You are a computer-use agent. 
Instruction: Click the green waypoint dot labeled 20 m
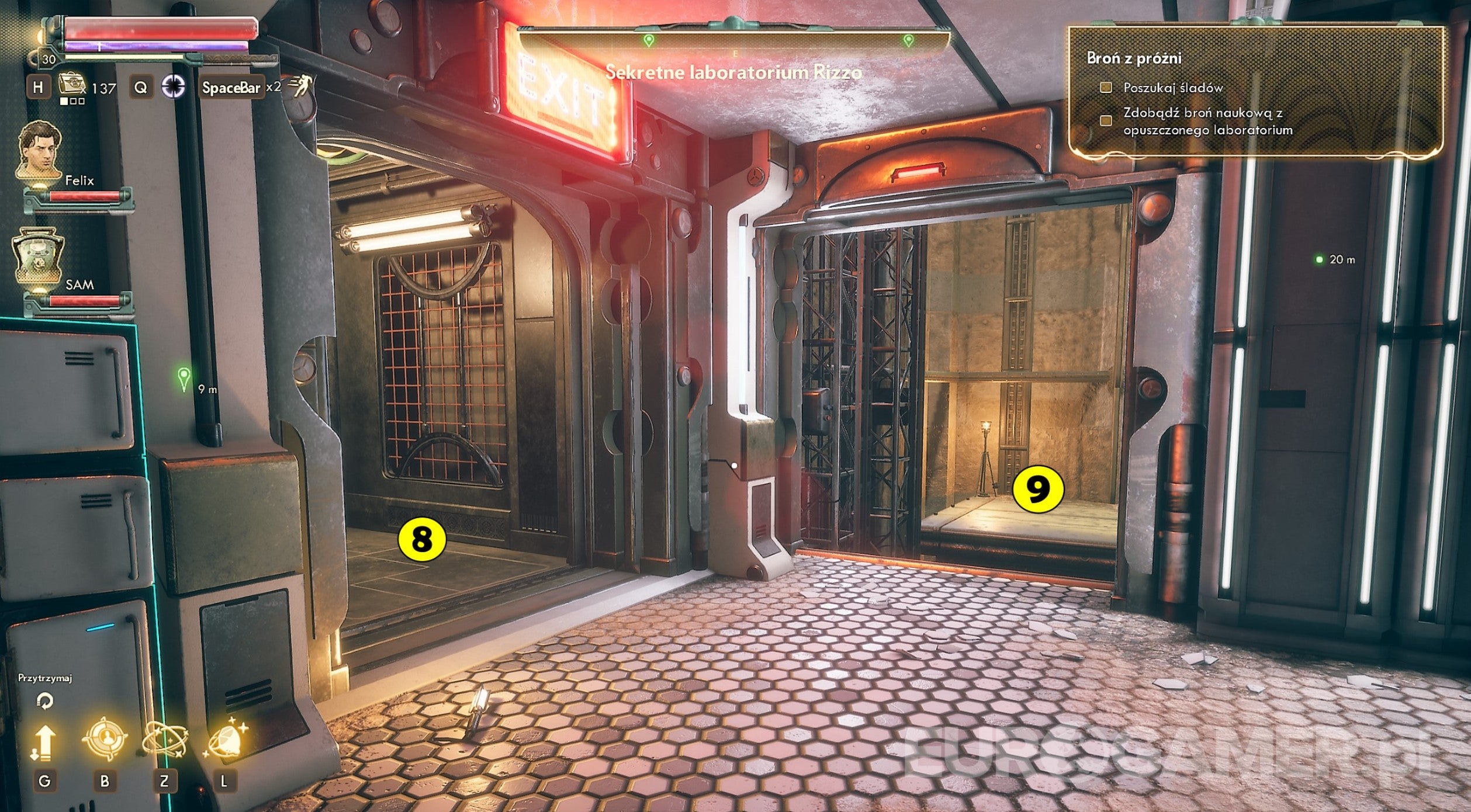pyautogui.click(x=1318, y=259)
